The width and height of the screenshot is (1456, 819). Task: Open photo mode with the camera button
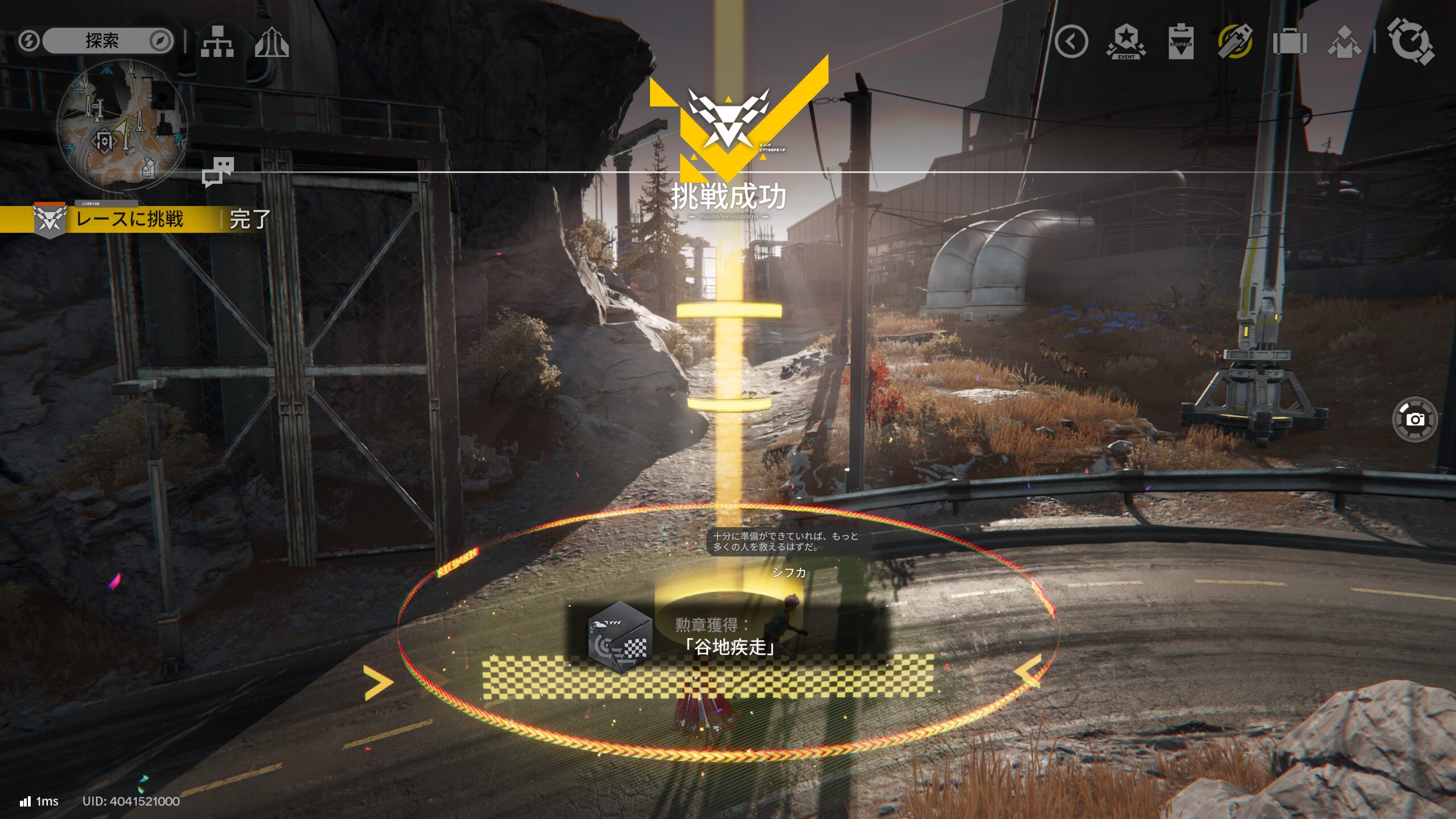1414,419
